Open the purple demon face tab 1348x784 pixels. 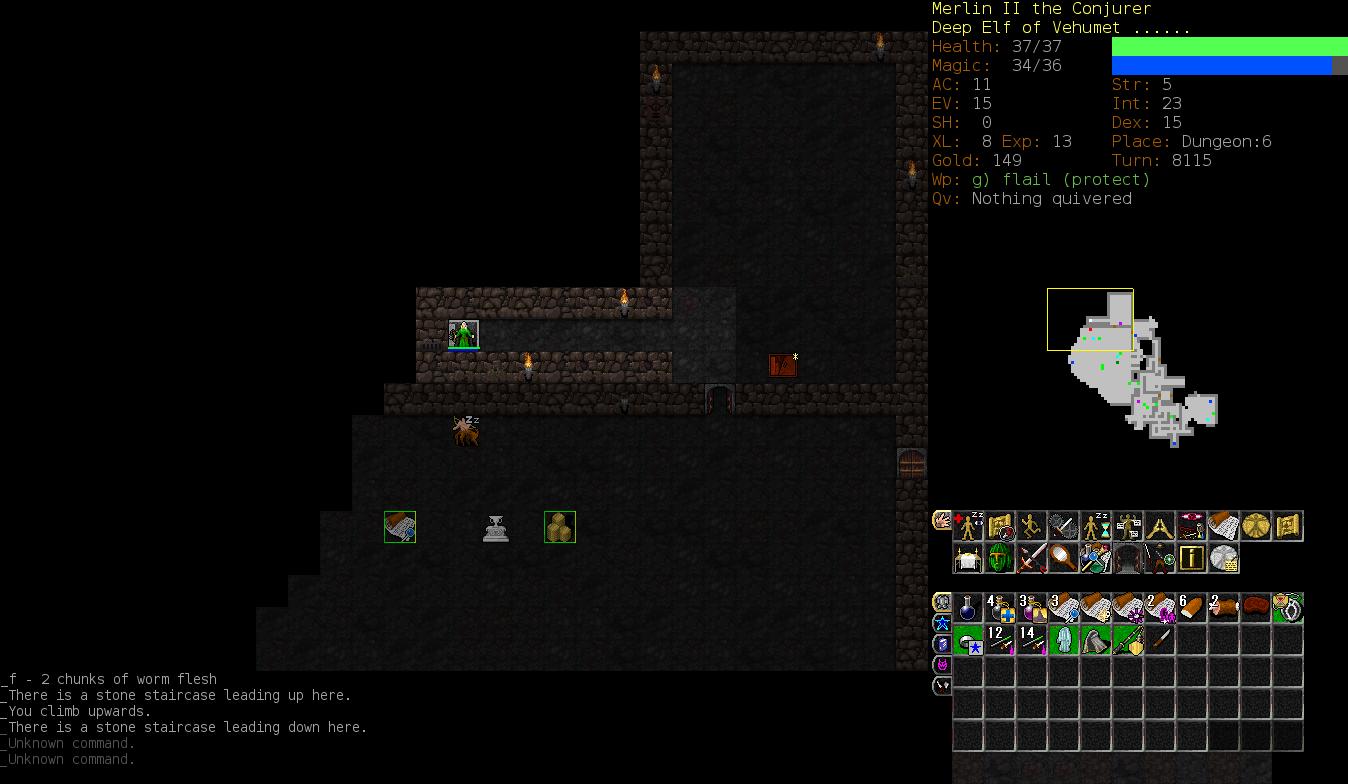tap(941, 665)
